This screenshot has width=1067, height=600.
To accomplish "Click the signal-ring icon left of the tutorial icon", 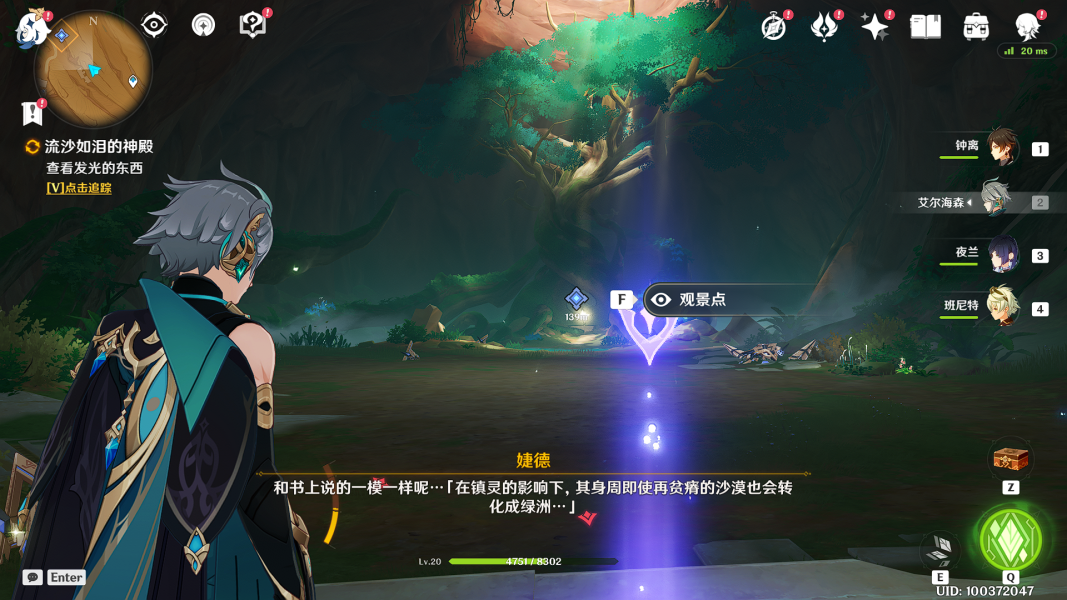I will point(203,25).
